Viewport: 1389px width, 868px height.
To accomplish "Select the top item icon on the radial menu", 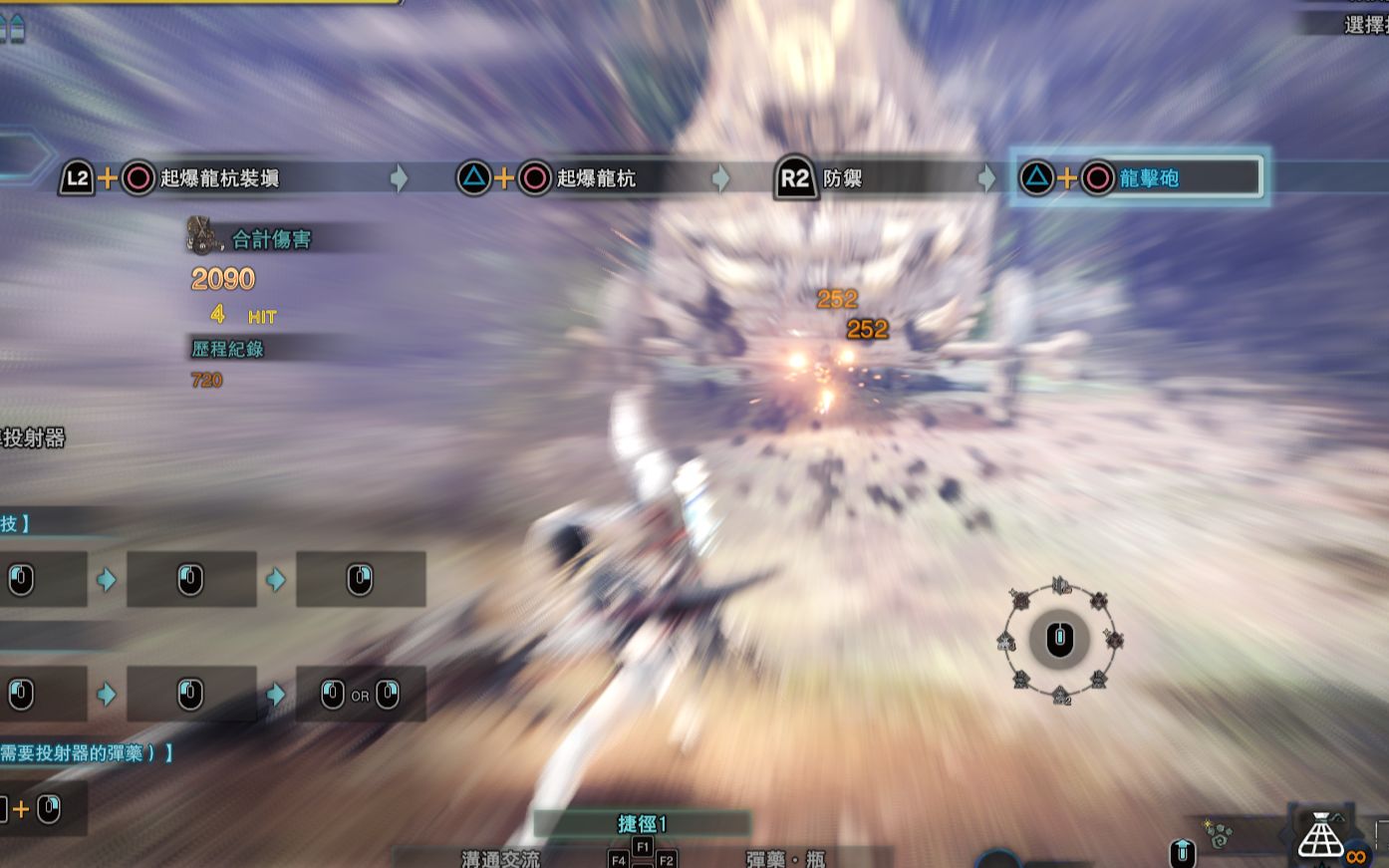I will click(1060, 583).
